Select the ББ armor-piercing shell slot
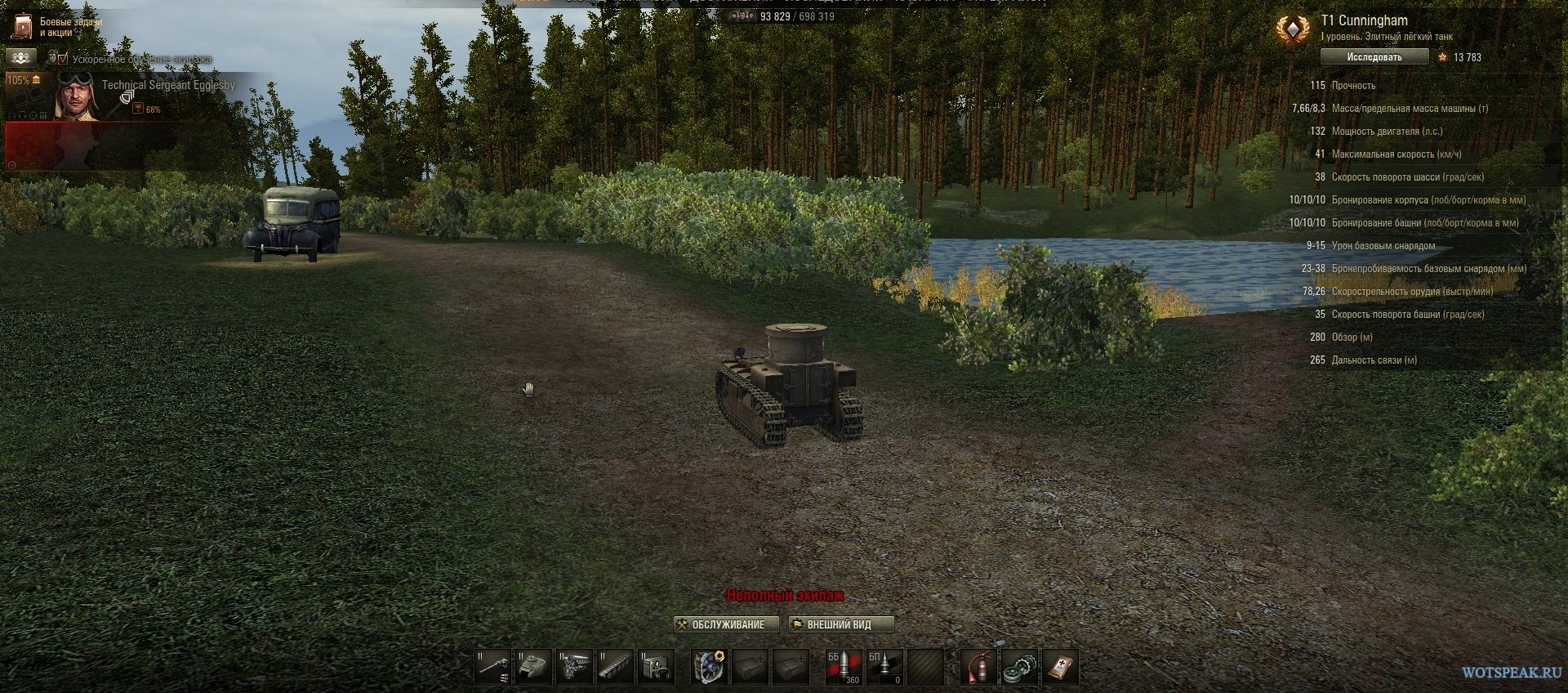The image size is (1568, 693). point(843,667)
